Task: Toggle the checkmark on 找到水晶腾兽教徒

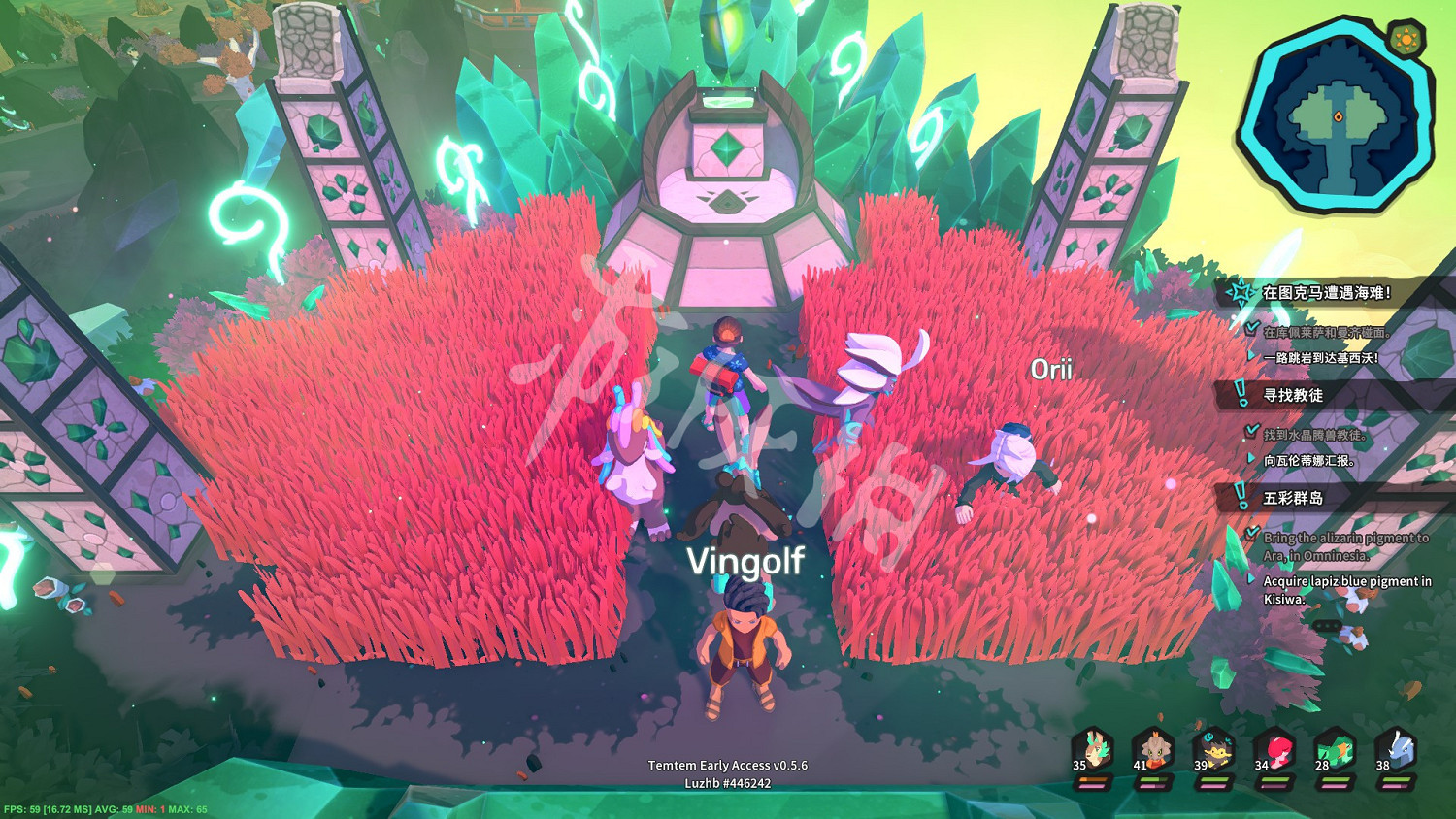Action: tap(1250, 431)
